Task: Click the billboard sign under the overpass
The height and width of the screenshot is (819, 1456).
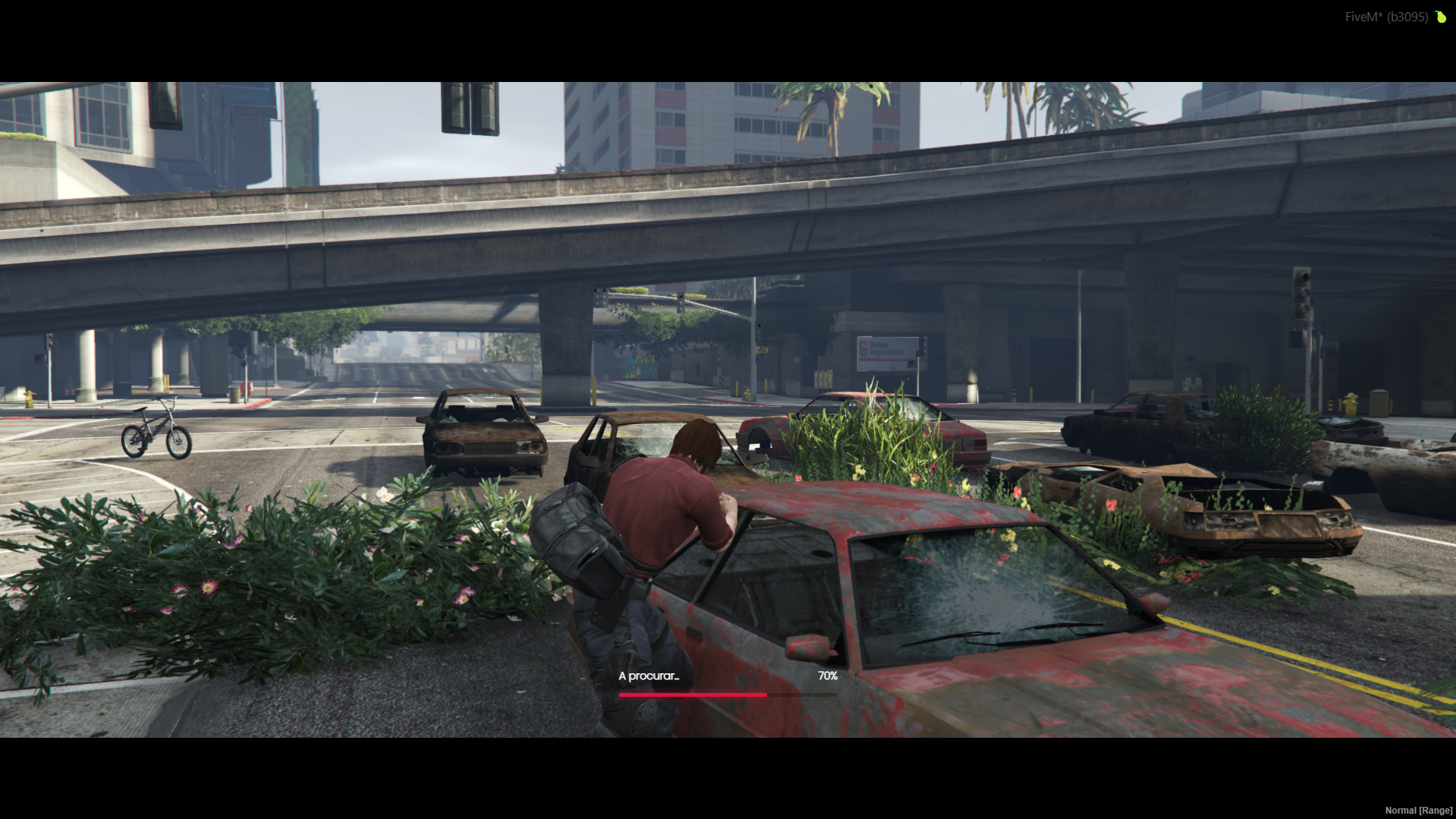Action: [888, 353]
